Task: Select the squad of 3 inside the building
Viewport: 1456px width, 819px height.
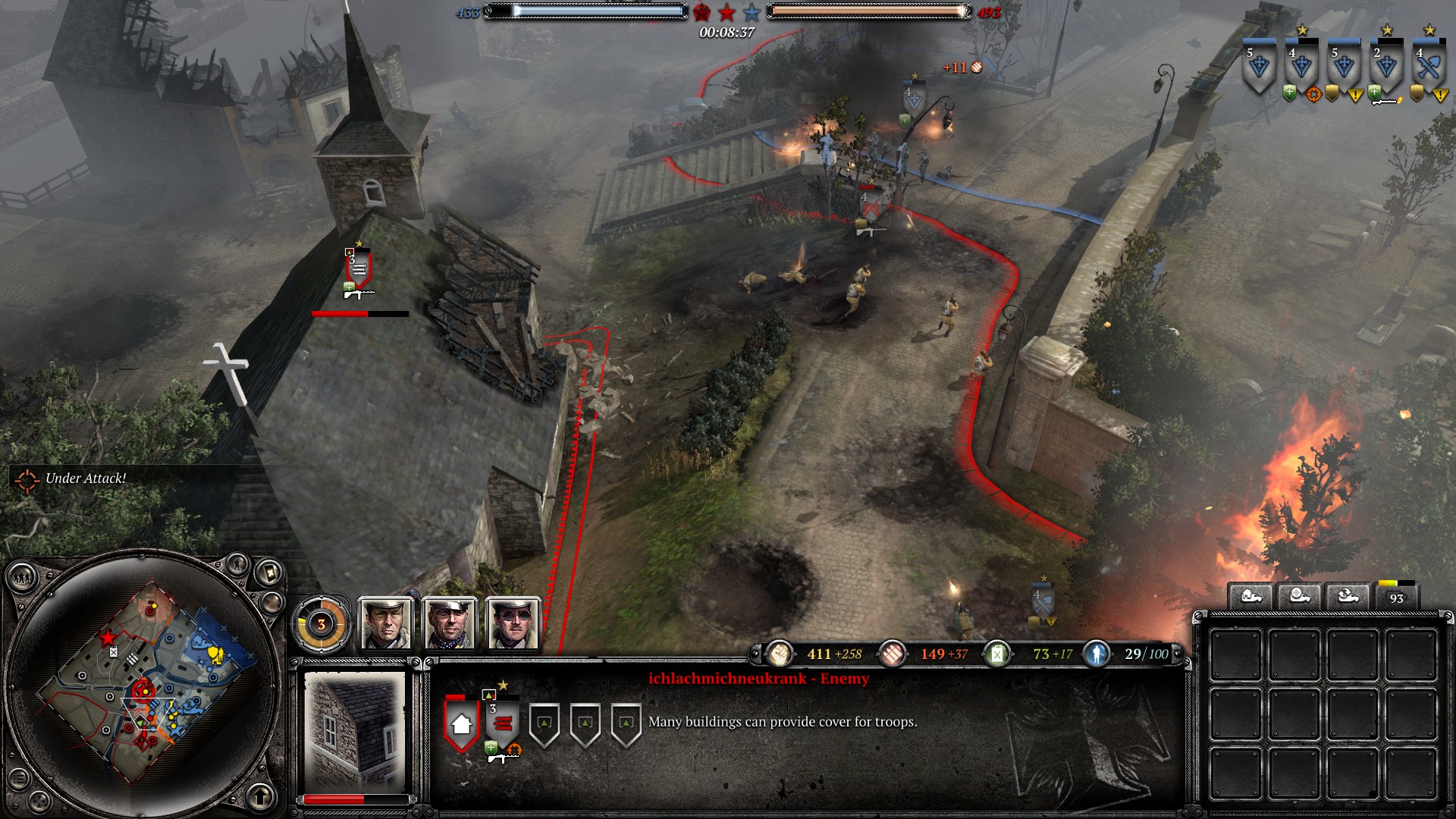Action: tap(502, 723)
